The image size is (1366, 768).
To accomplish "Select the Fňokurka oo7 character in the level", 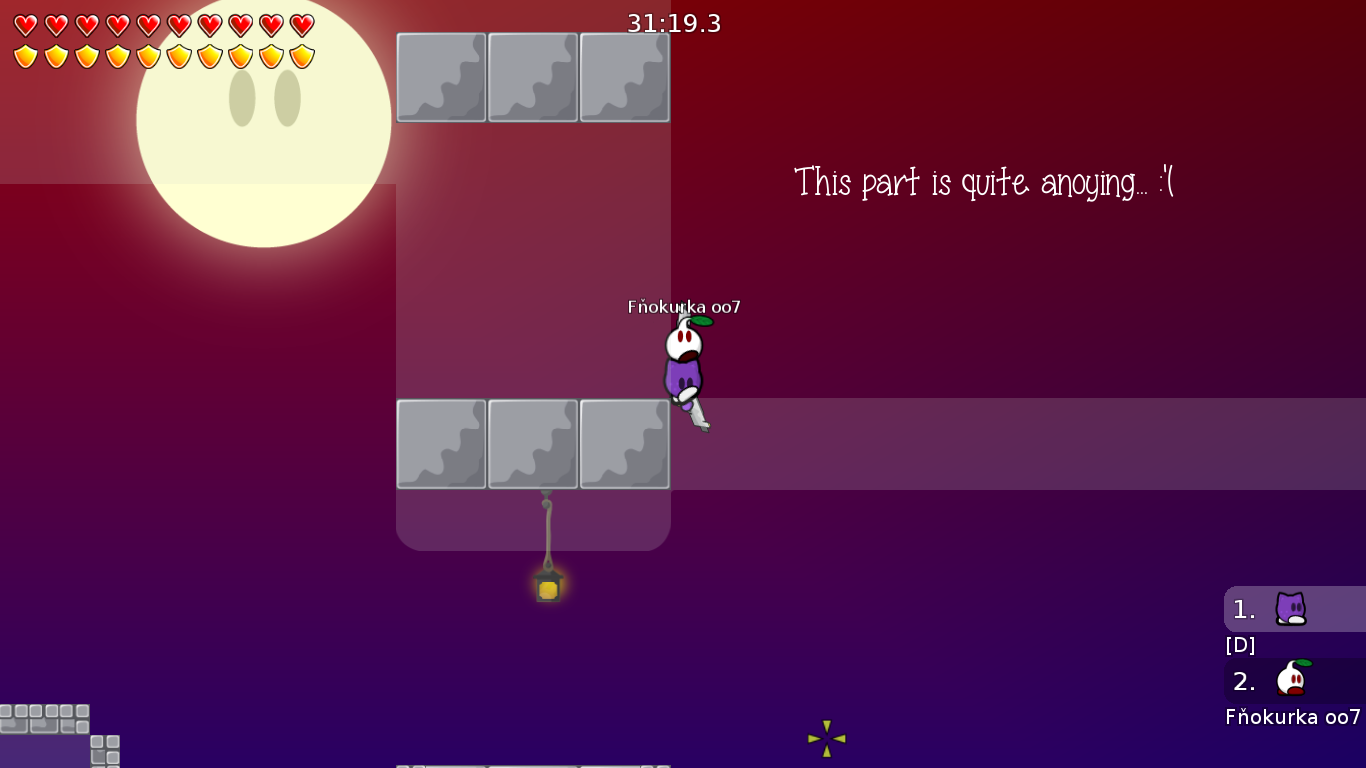I will click(683, 365).
